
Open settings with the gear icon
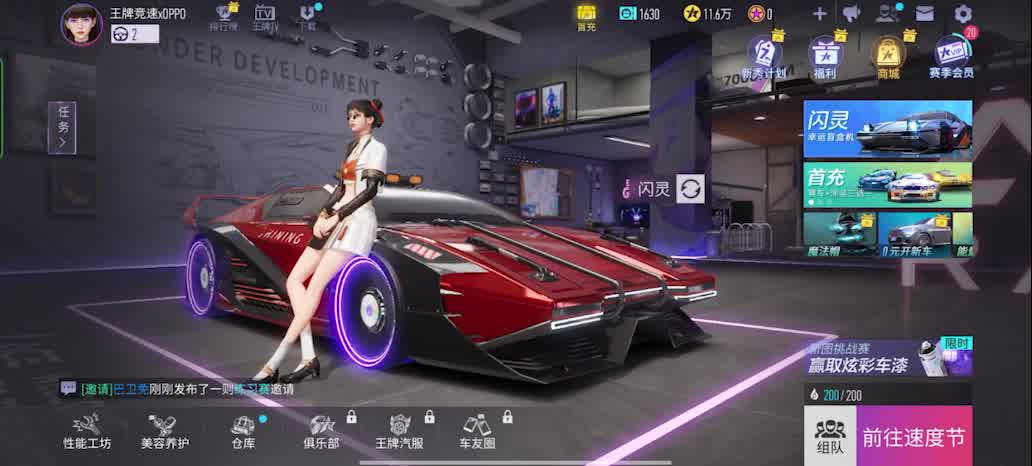tap(963, 14)
